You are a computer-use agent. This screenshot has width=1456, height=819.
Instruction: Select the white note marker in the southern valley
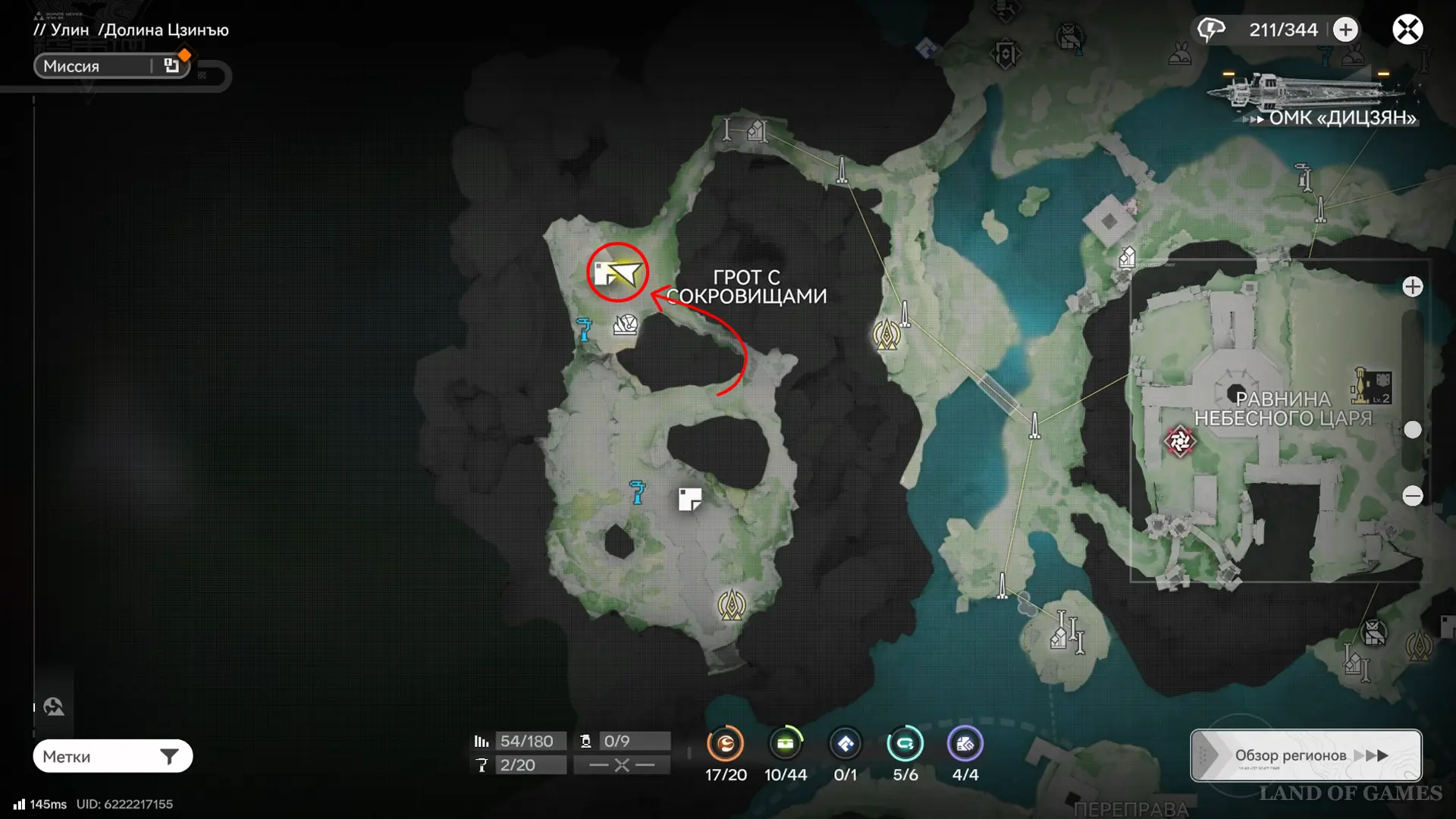tap(689, 499)
